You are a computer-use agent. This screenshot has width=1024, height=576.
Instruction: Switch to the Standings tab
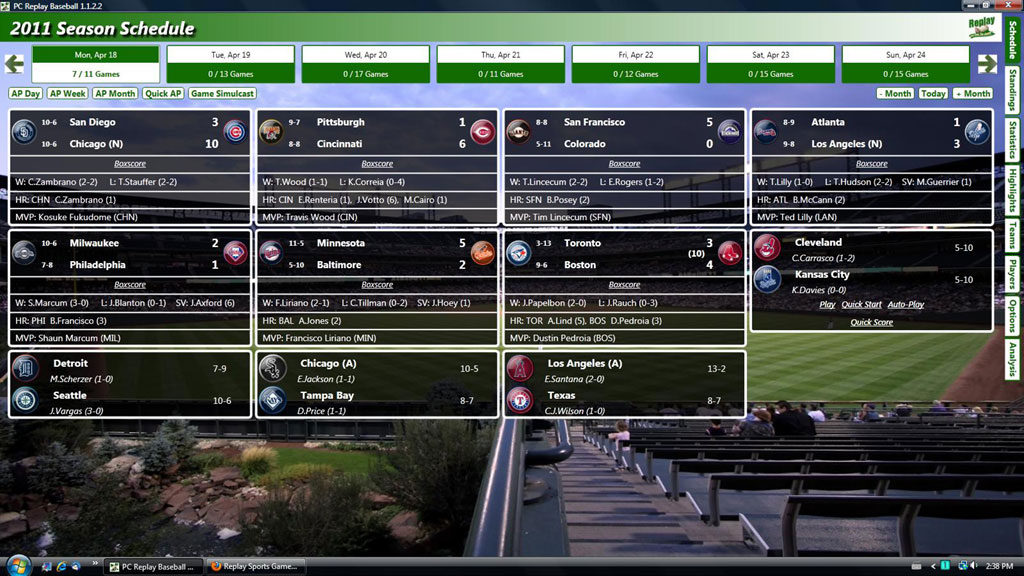click(1013, 90)
